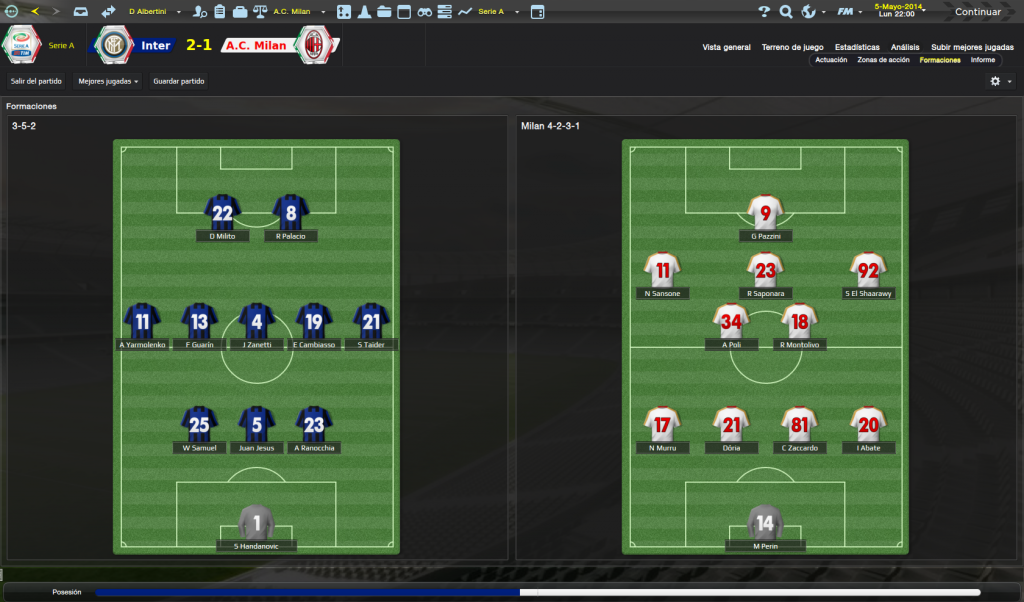Click the A.C. Milan club name in the toolbar
The height and width of the screenshot is (602, 1024).
(295, 12)
